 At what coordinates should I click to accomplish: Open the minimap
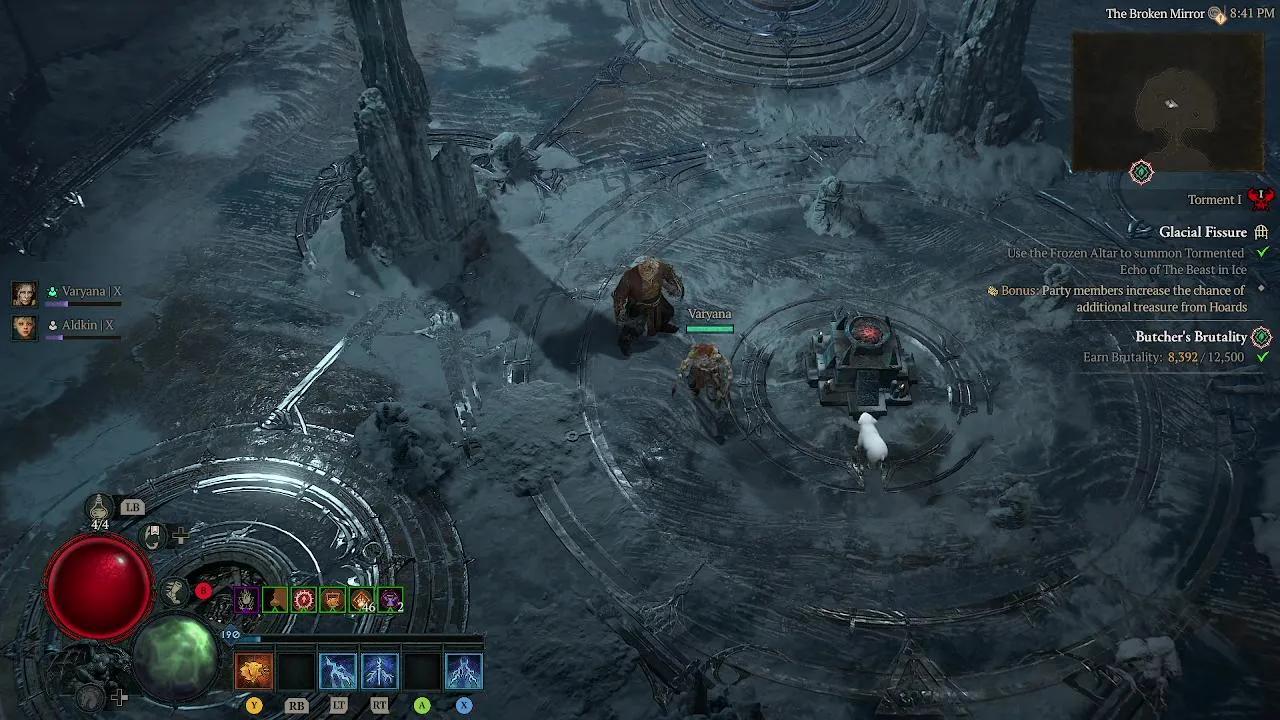tap(1168, 102)
